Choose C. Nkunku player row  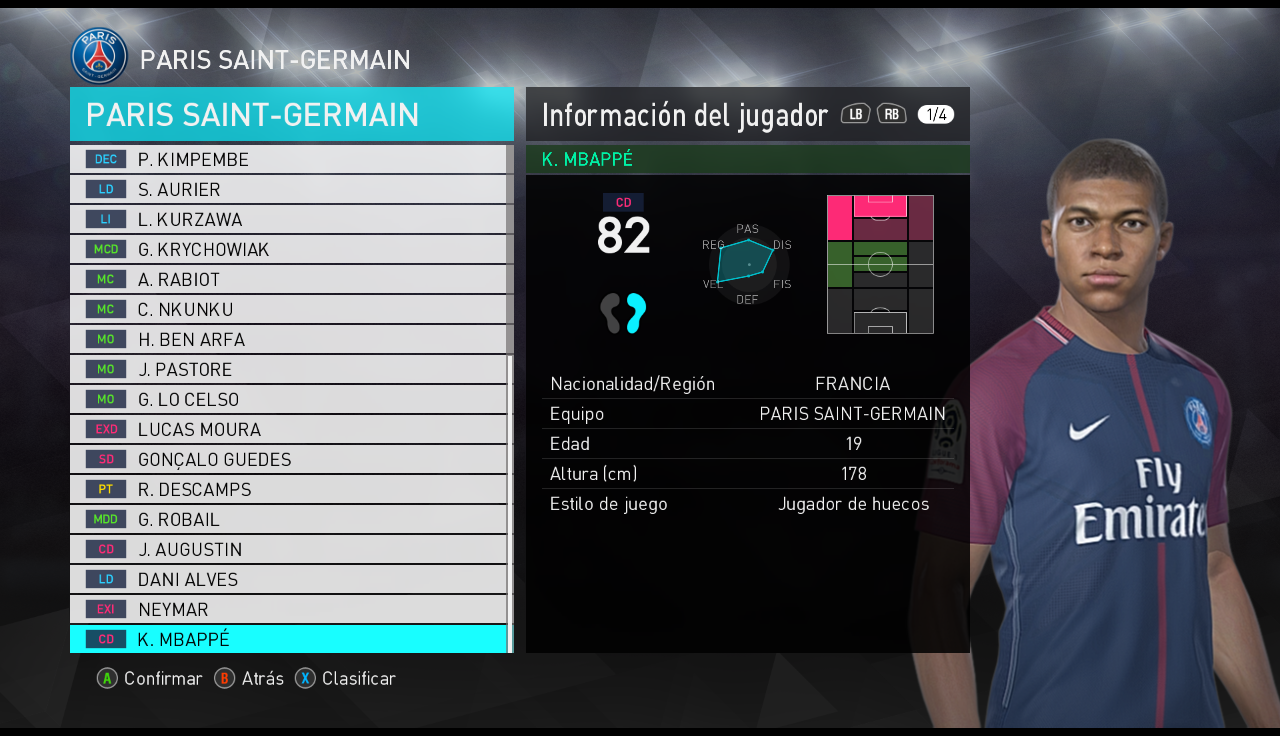[x=288, y=310]
